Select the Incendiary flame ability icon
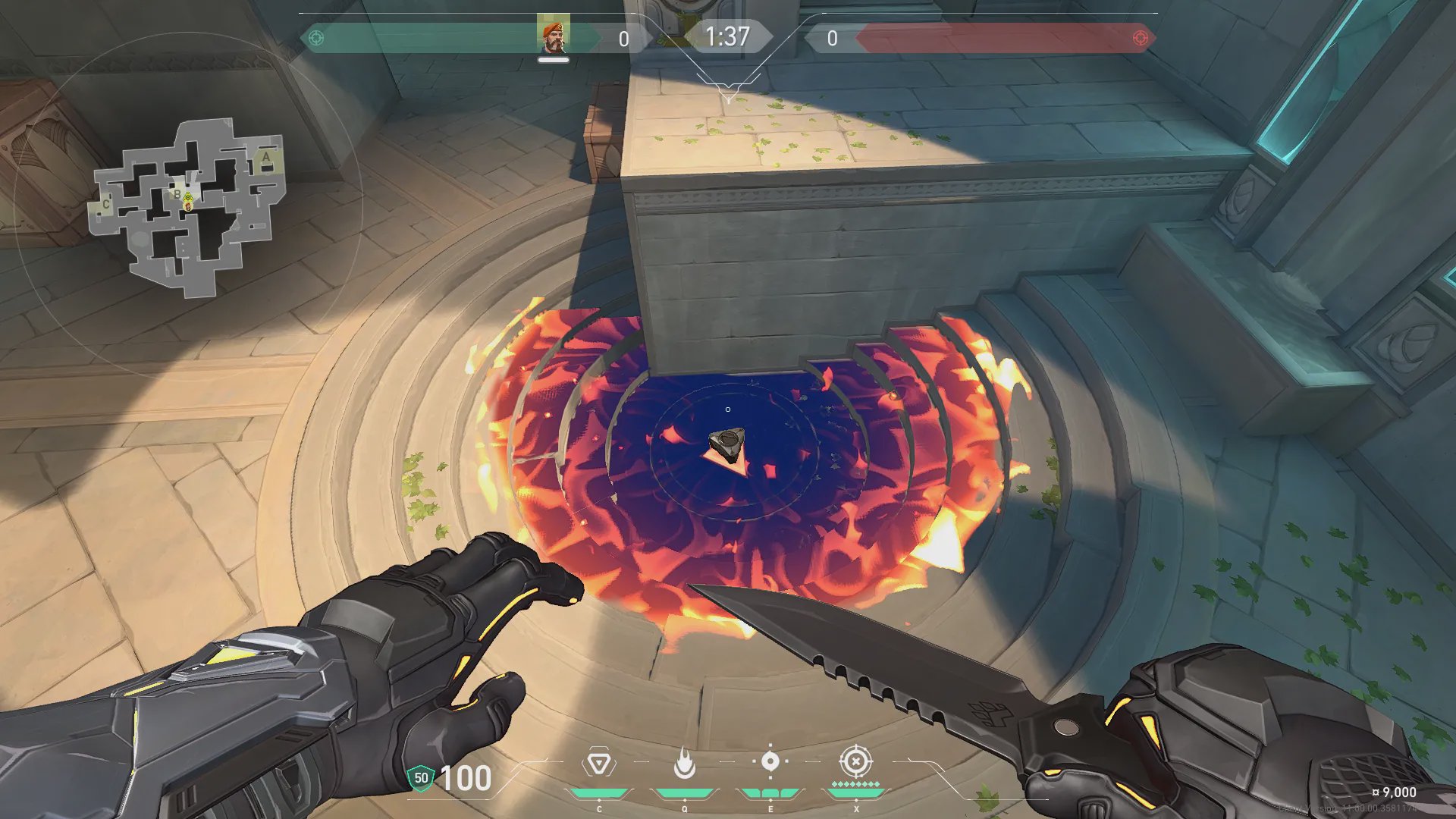The width and height of the screenshot is (1456, 819). 685,764
